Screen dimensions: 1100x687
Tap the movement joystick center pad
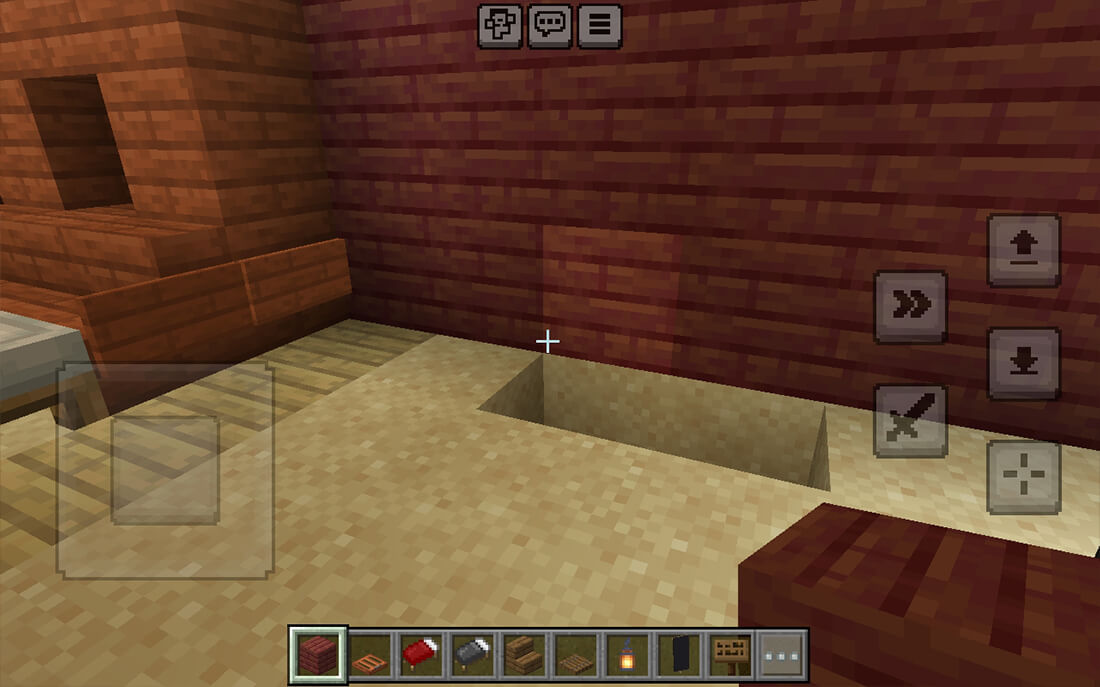click(x=165, y=470)
